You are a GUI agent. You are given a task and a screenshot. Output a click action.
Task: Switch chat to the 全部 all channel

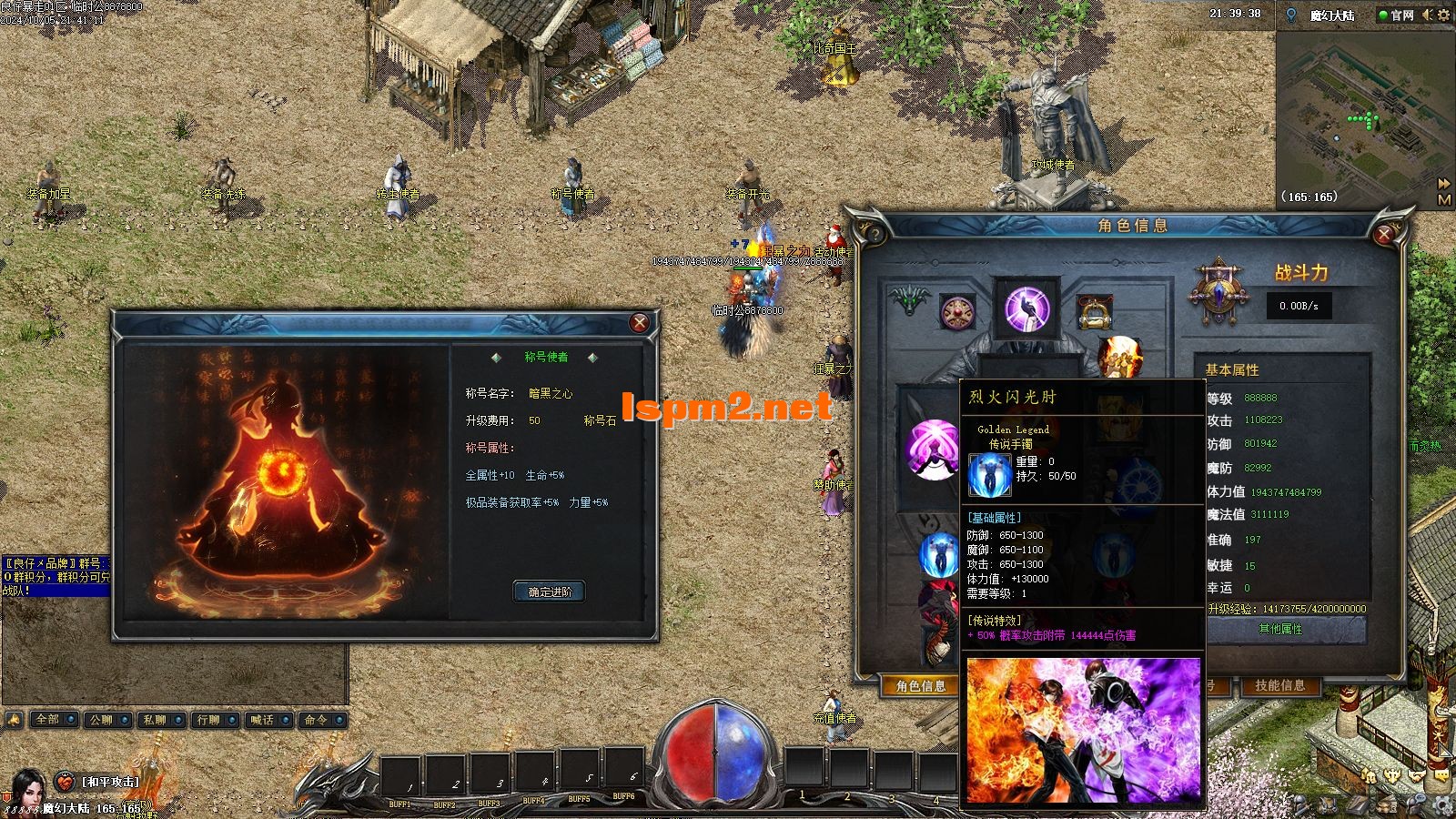point(47,720)
